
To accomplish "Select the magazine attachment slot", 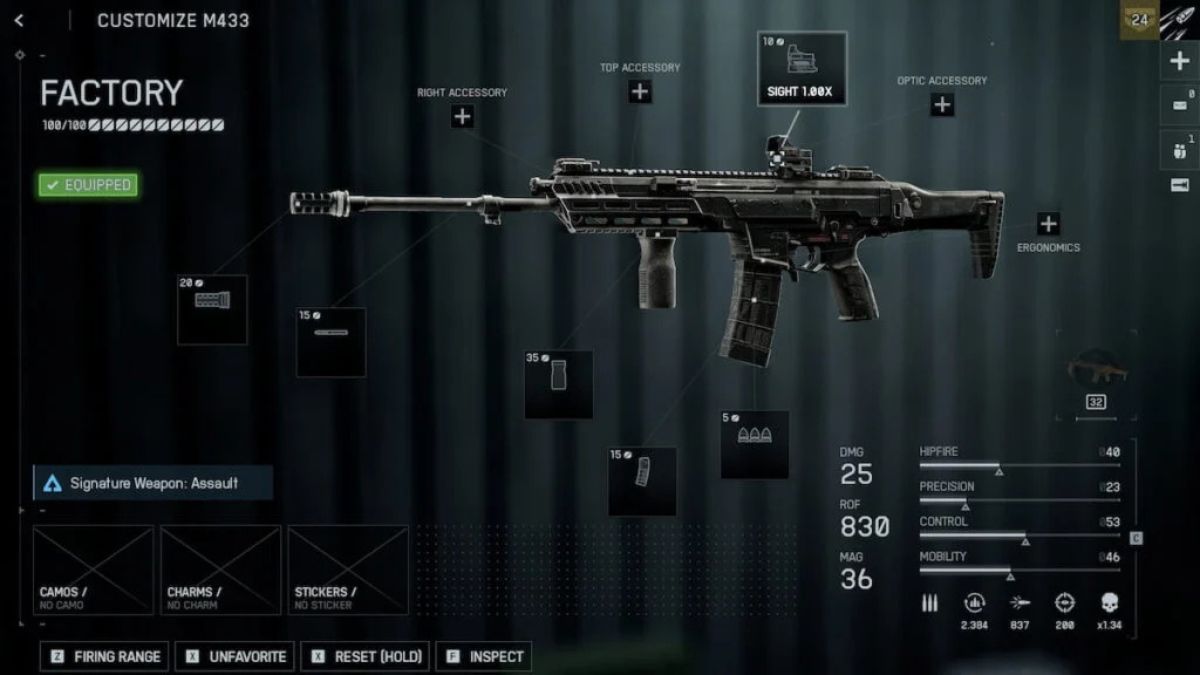I will tap(642, 481).
